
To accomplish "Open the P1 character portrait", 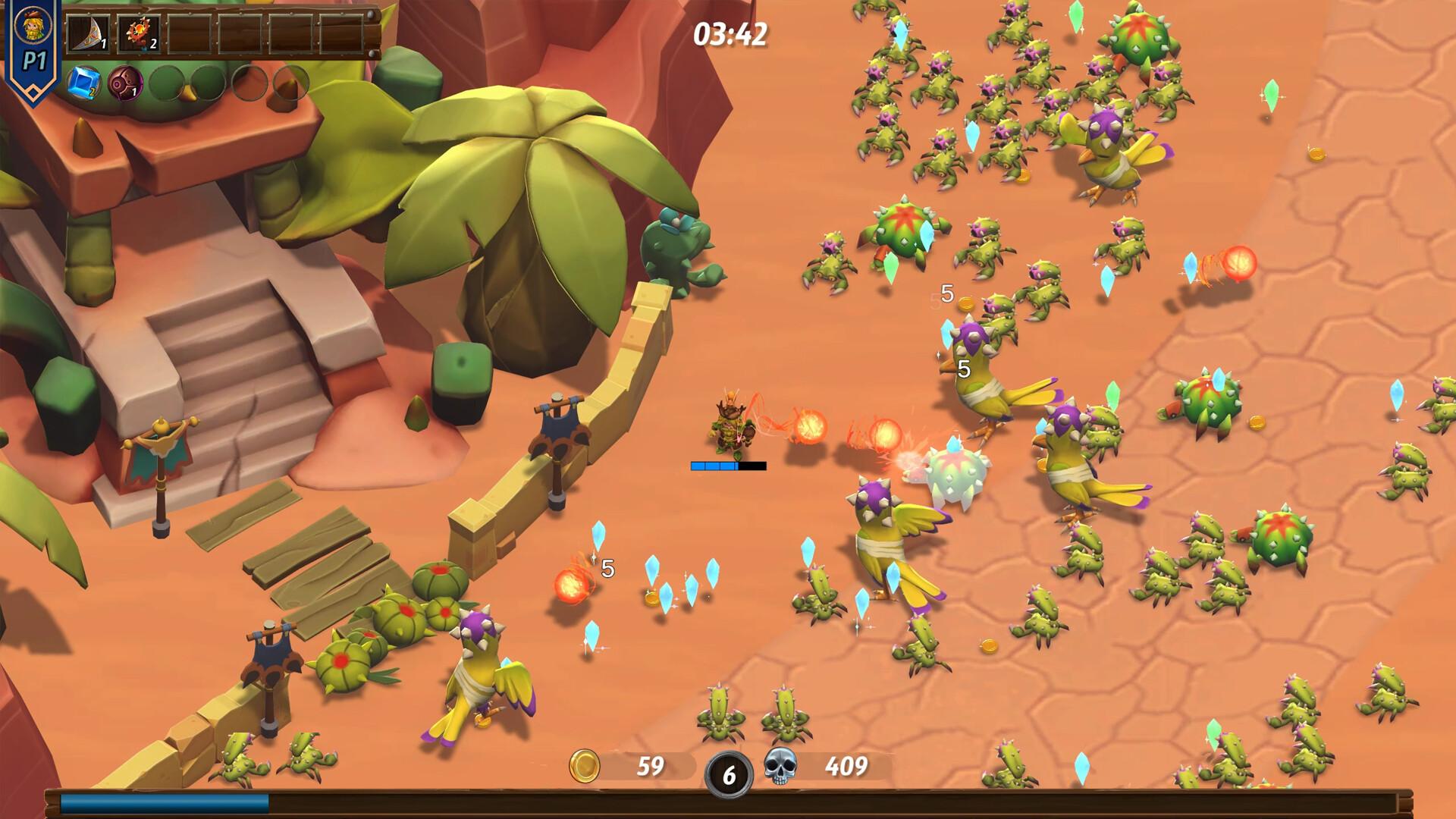I will click(33, 27).
